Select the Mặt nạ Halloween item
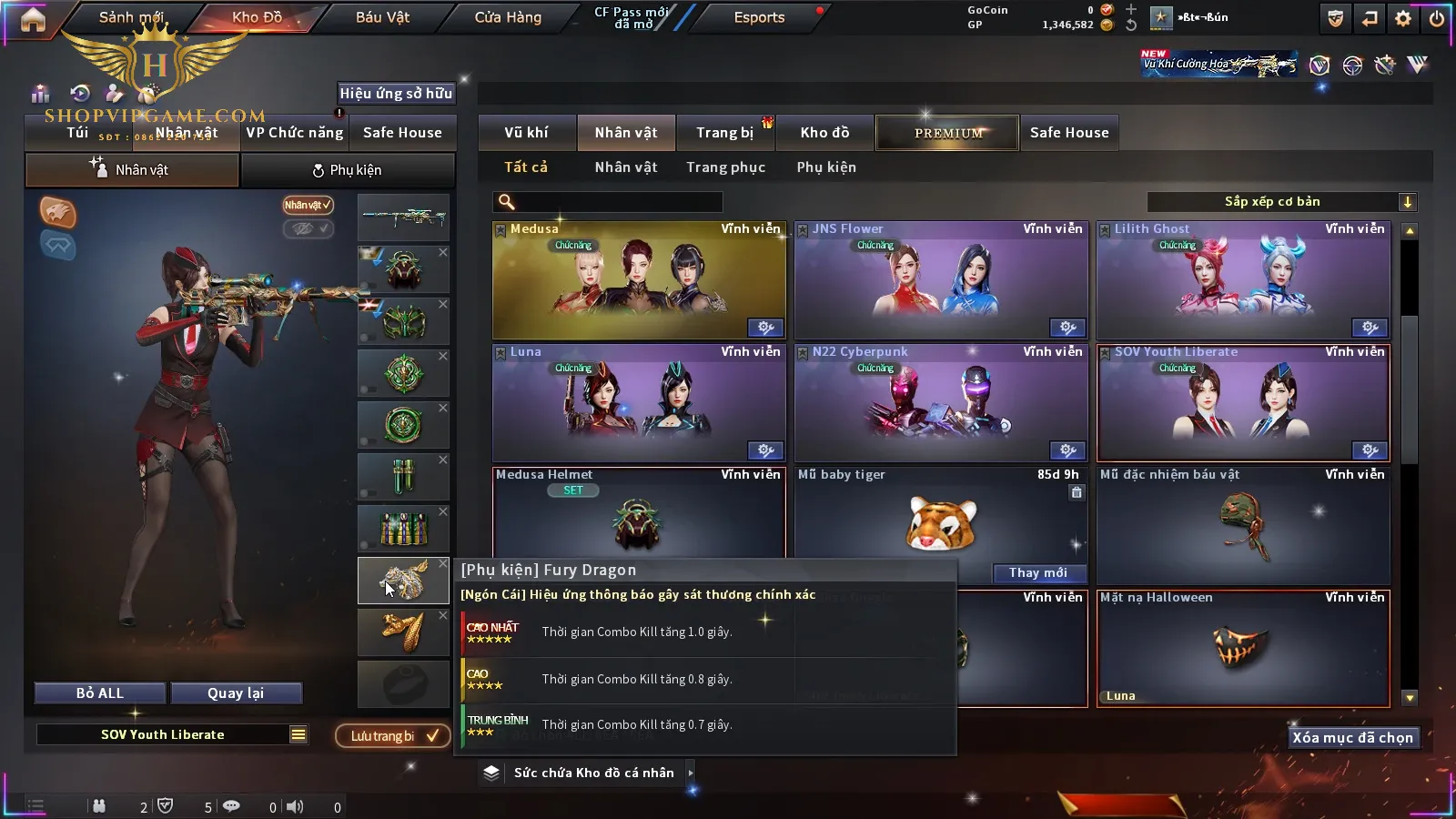The width and height of the screenshot is (1456, 819). 1243,648
